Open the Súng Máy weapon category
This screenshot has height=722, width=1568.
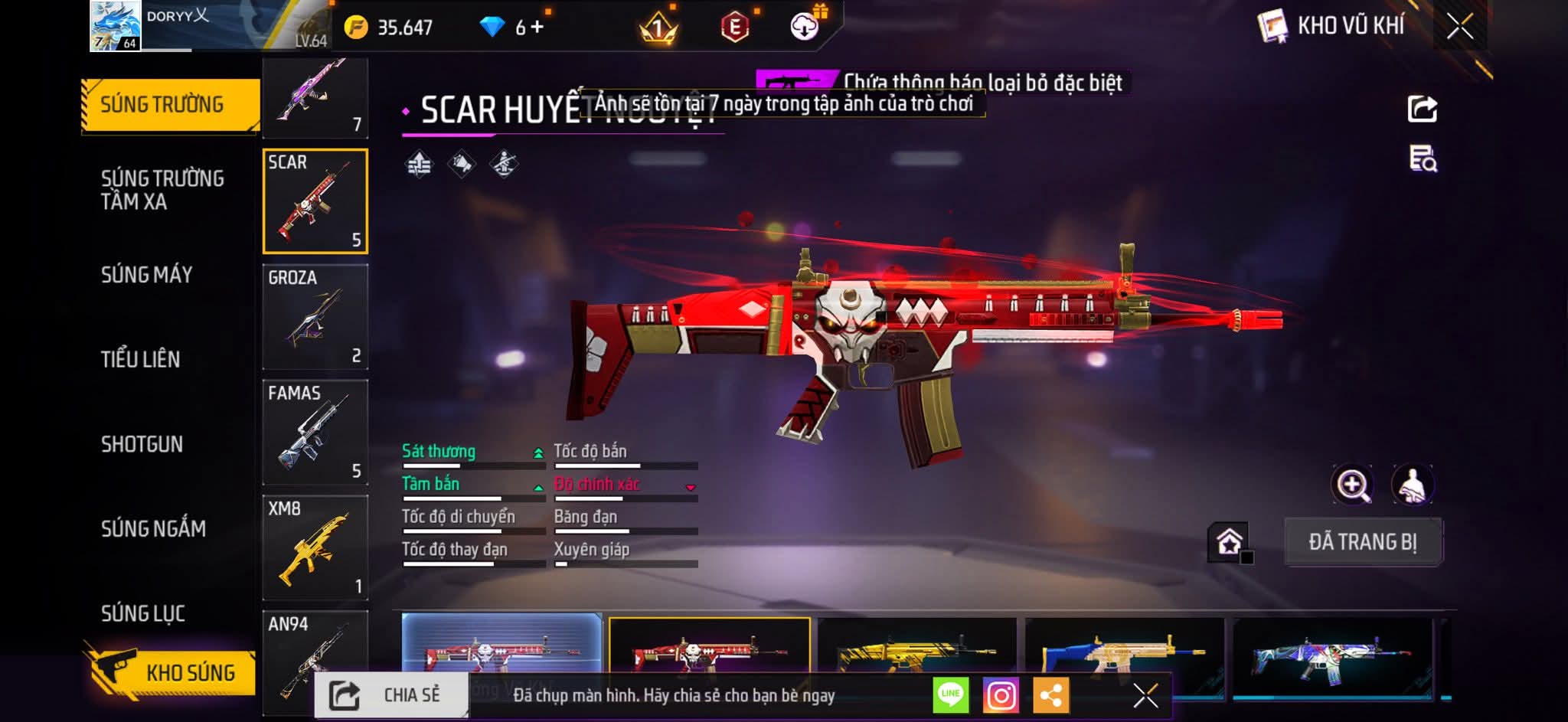tap(146, 275)
